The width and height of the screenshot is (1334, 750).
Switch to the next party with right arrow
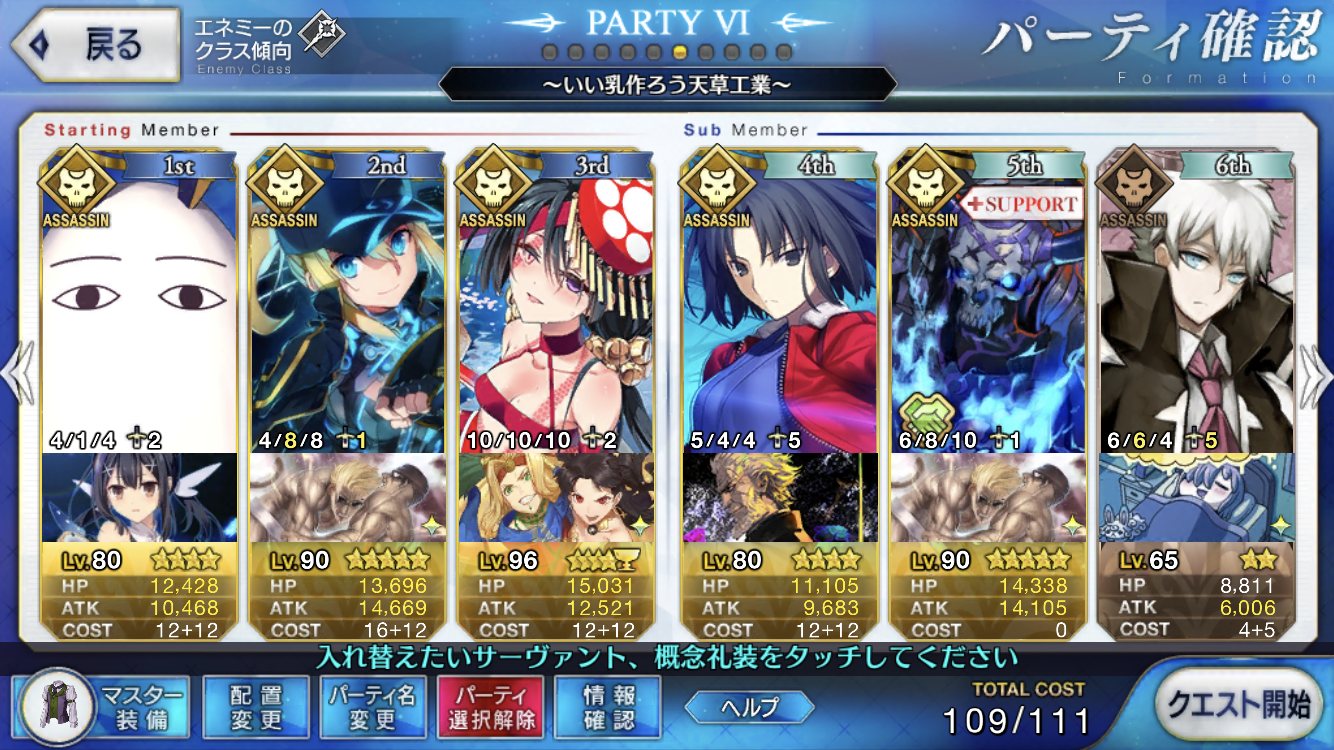1316,372
